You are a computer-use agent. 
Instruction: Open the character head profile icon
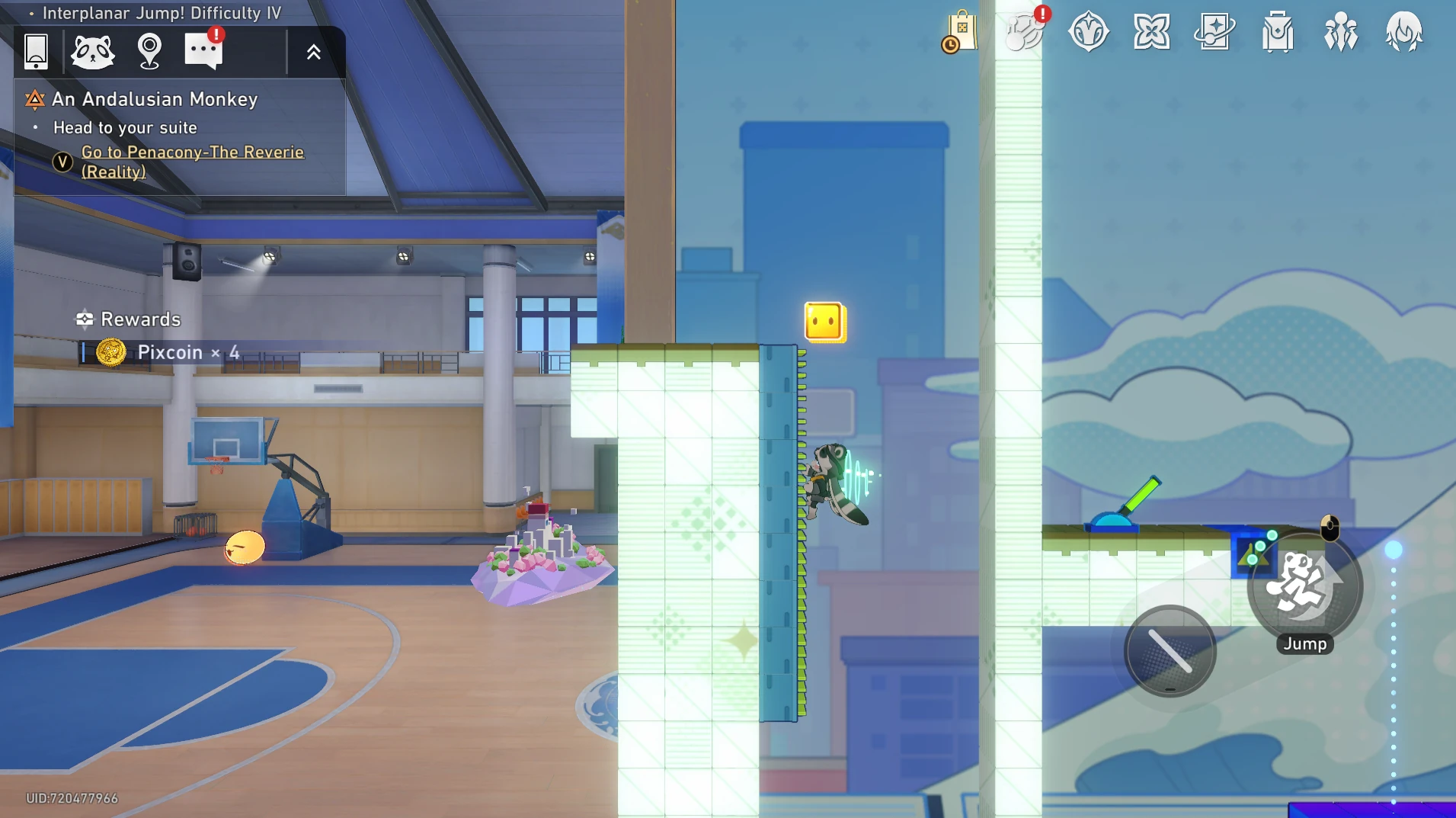click(1403, 32)
